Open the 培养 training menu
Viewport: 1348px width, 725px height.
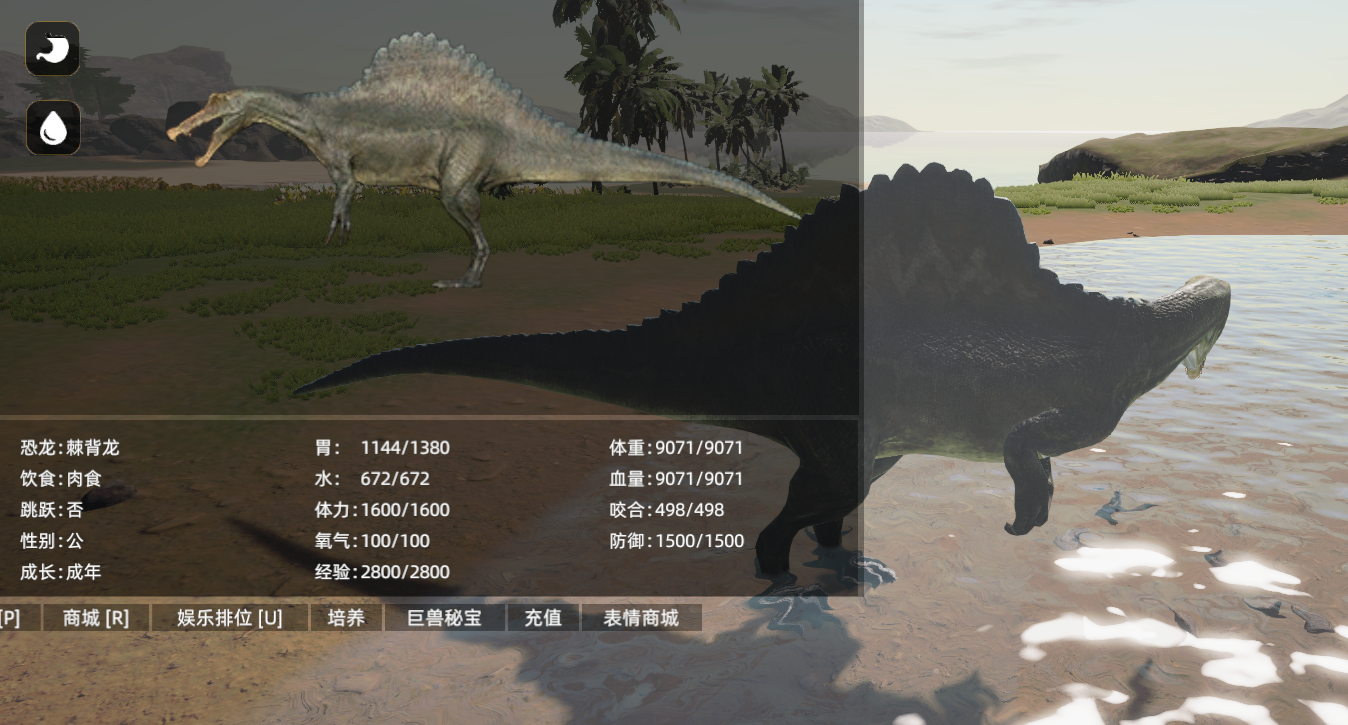[x=346, y=618]
